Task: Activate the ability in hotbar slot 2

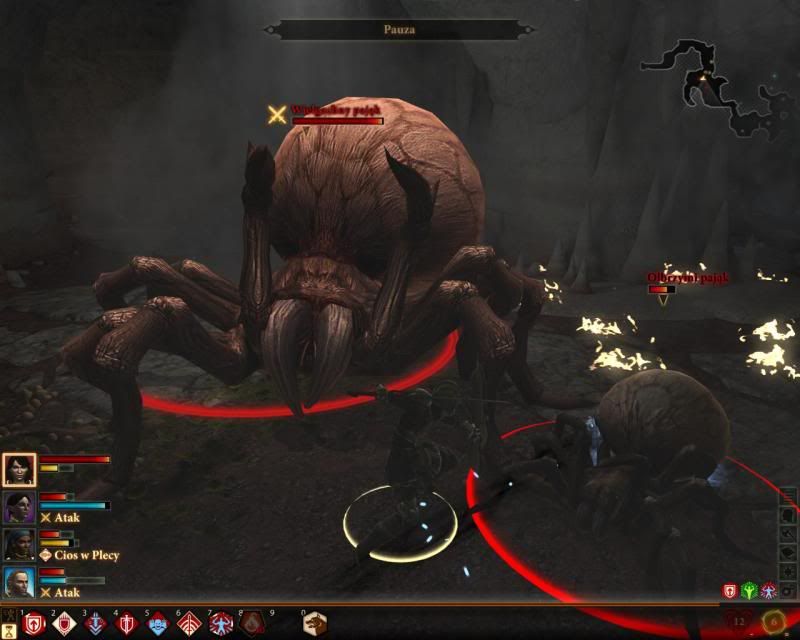Action: [65, 624]
